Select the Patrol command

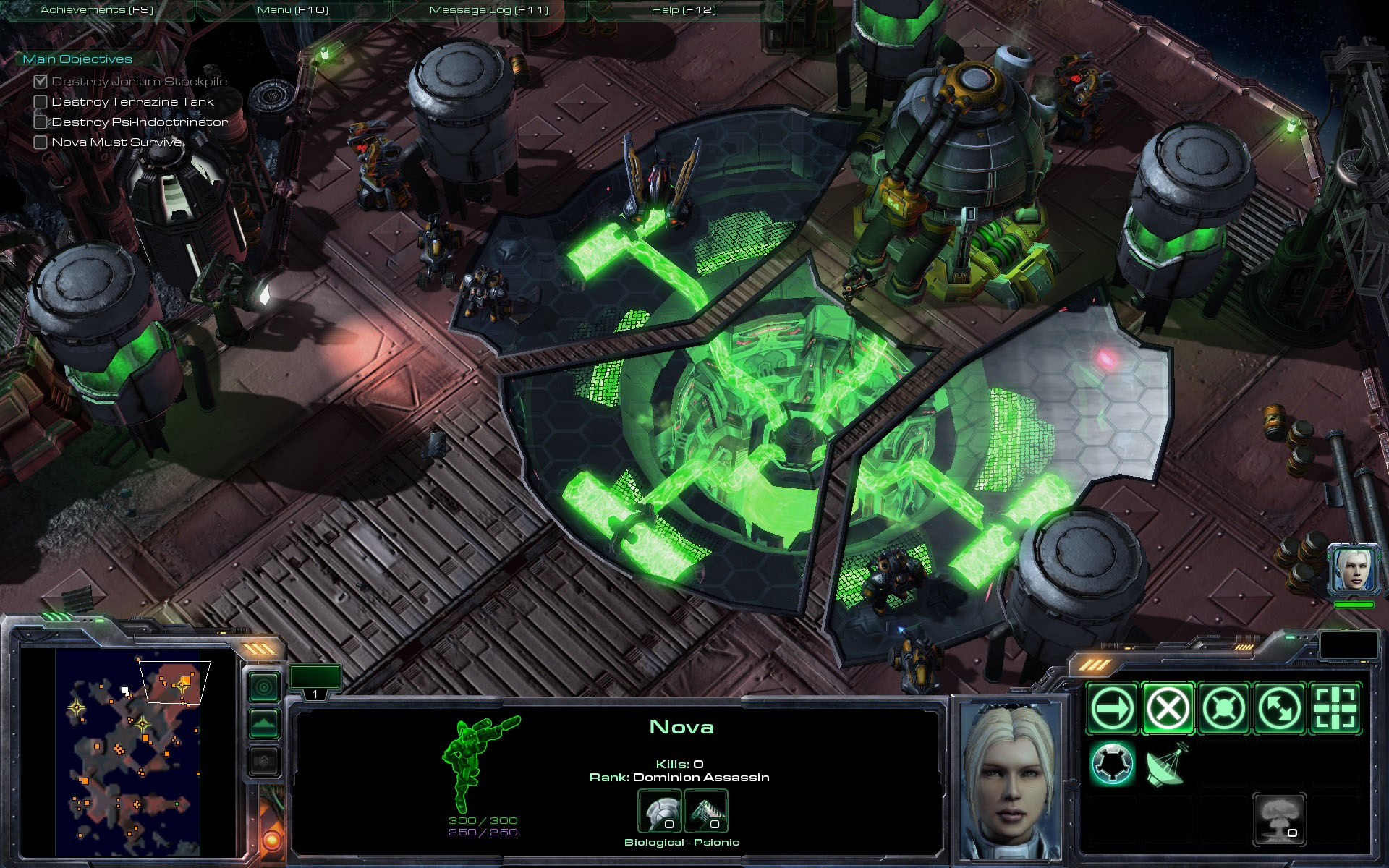(1279, 707)
